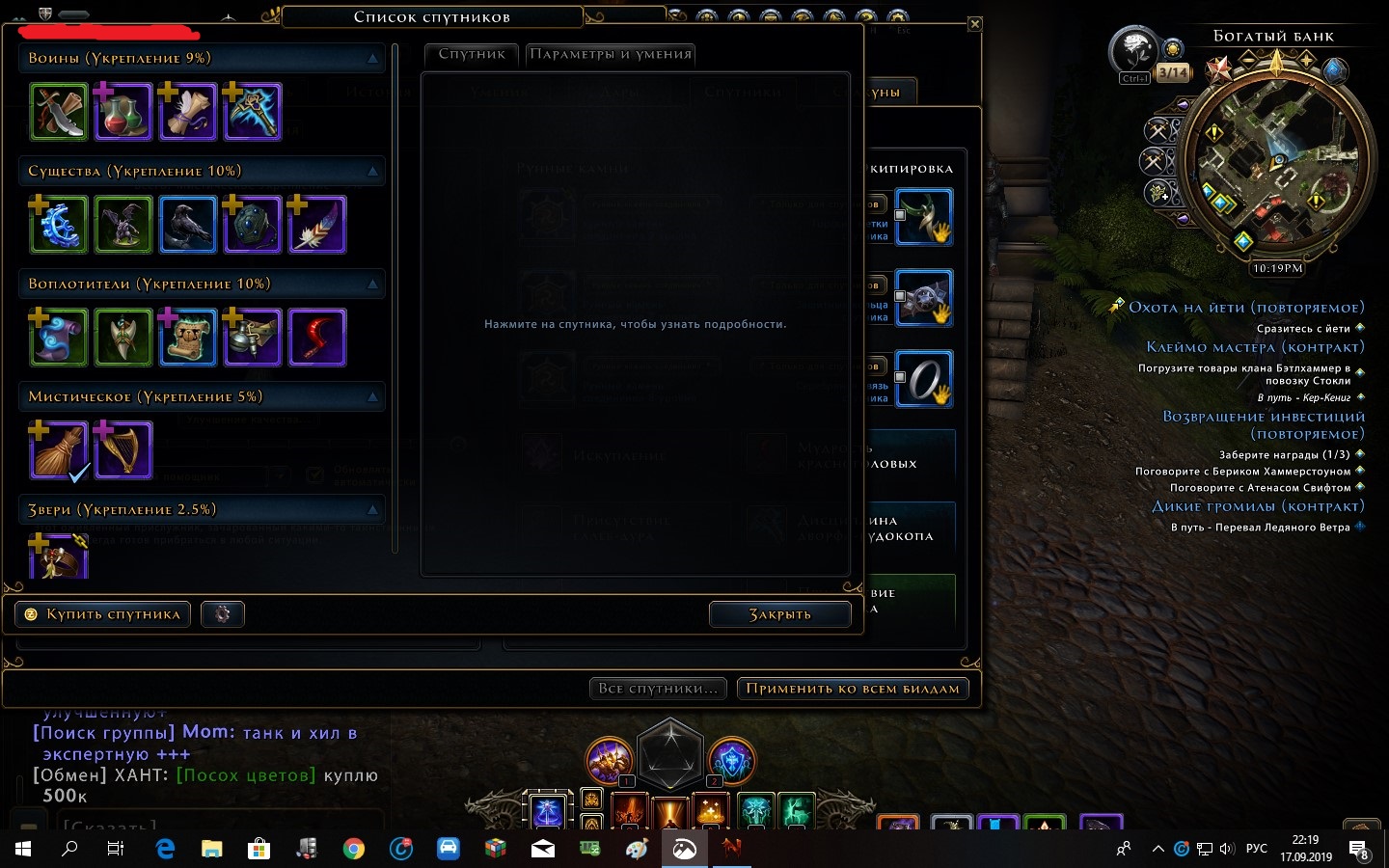Select the Спутник tab

tap(472, 54)
